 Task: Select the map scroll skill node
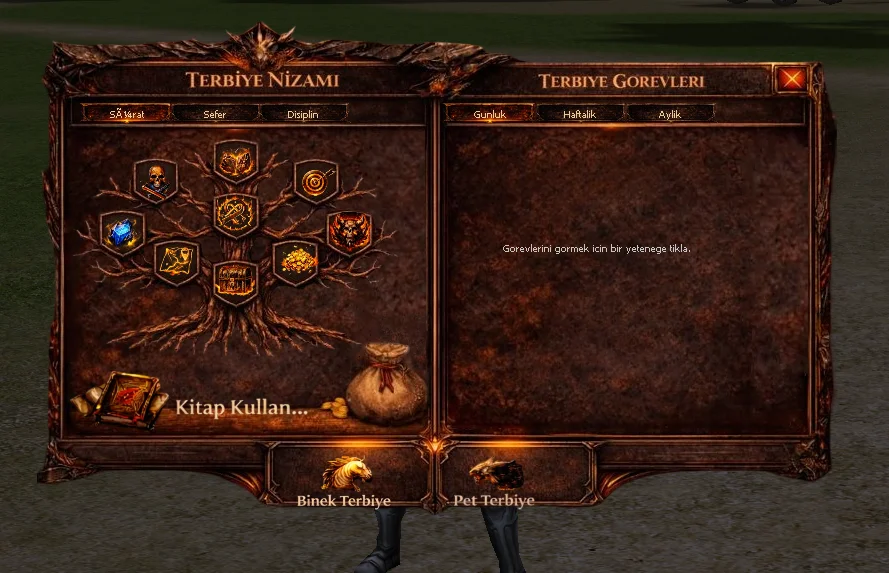coord(176,261)
